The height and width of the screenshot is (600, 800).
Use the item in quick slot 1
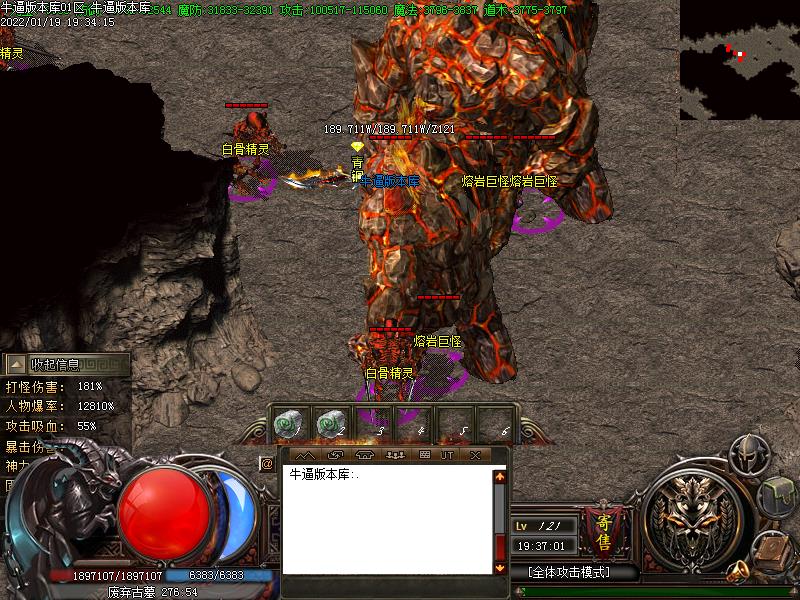pyautogui.click(x=289, y=424)
